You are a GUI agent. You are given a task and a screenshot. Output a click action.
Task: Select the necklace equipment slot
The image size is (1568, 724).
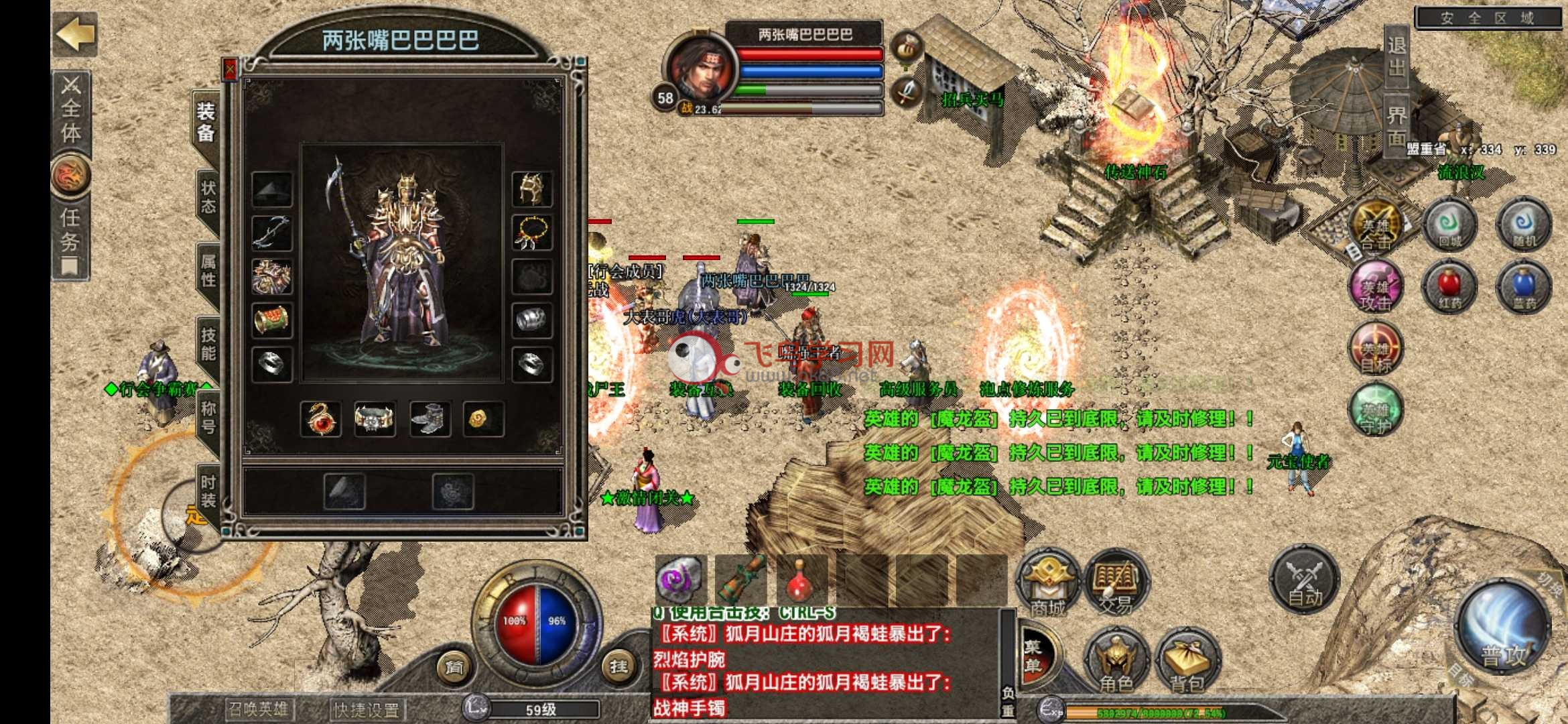(532, 233)
